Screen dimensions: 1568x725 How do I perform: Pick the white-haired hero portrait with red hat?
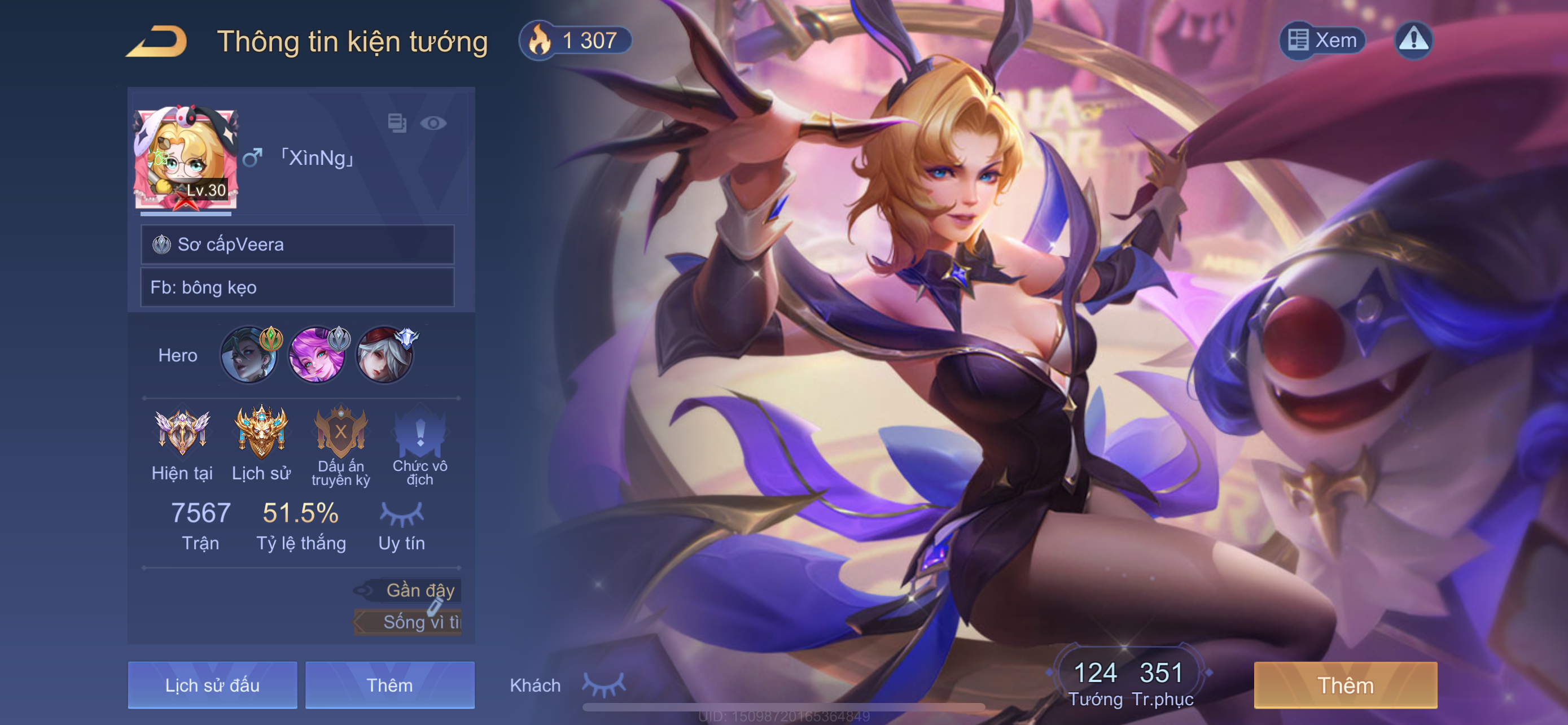(384, 355)
